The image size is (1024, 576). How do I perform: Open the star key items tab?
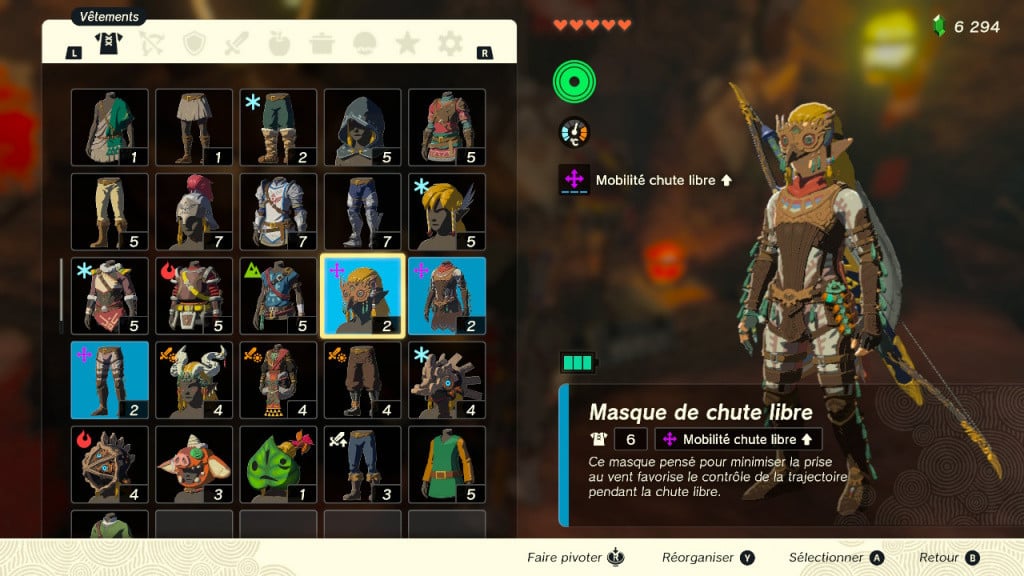coord(407,43)
